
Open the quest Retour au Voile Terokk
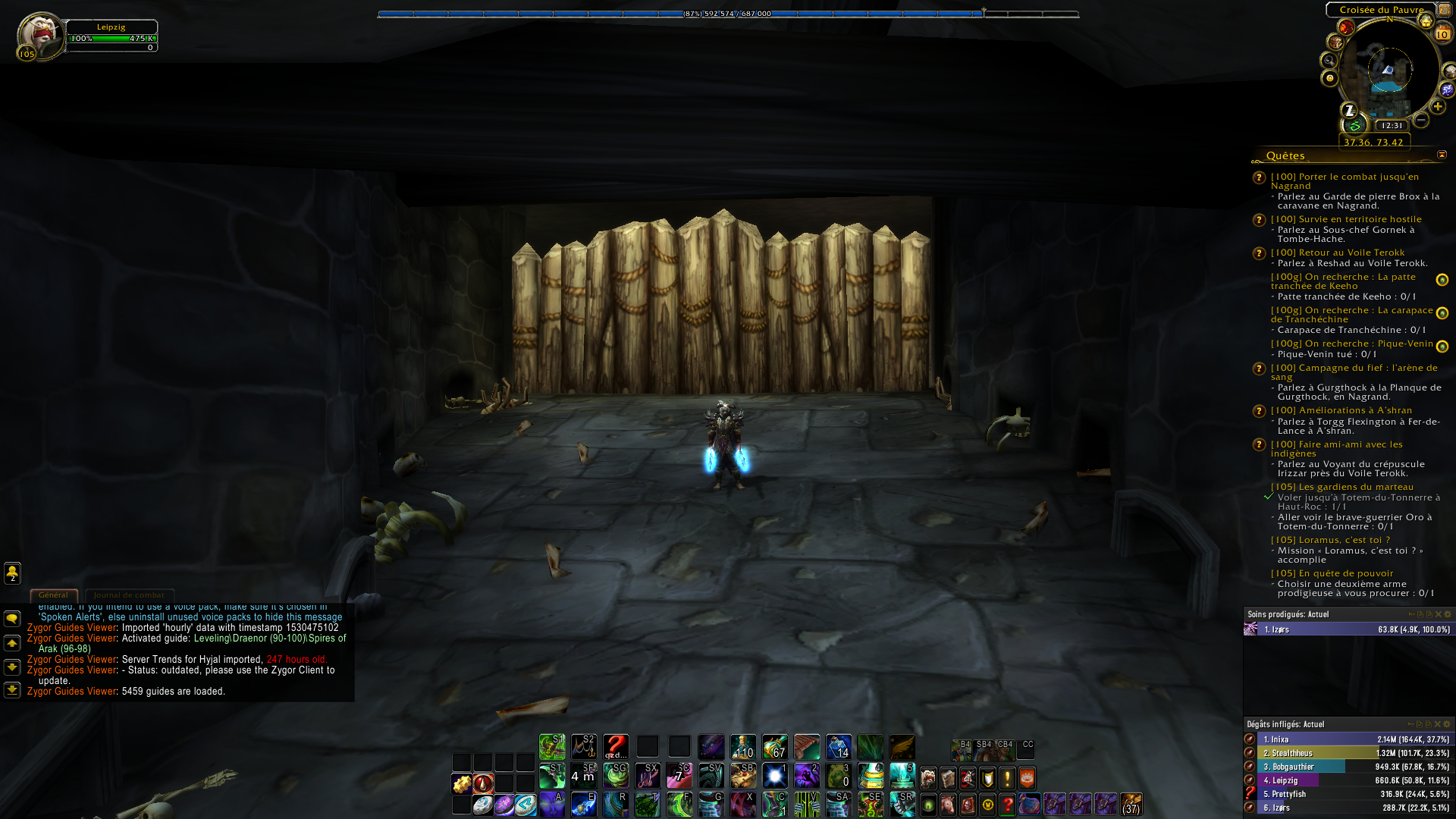(x=1357, y=253)
